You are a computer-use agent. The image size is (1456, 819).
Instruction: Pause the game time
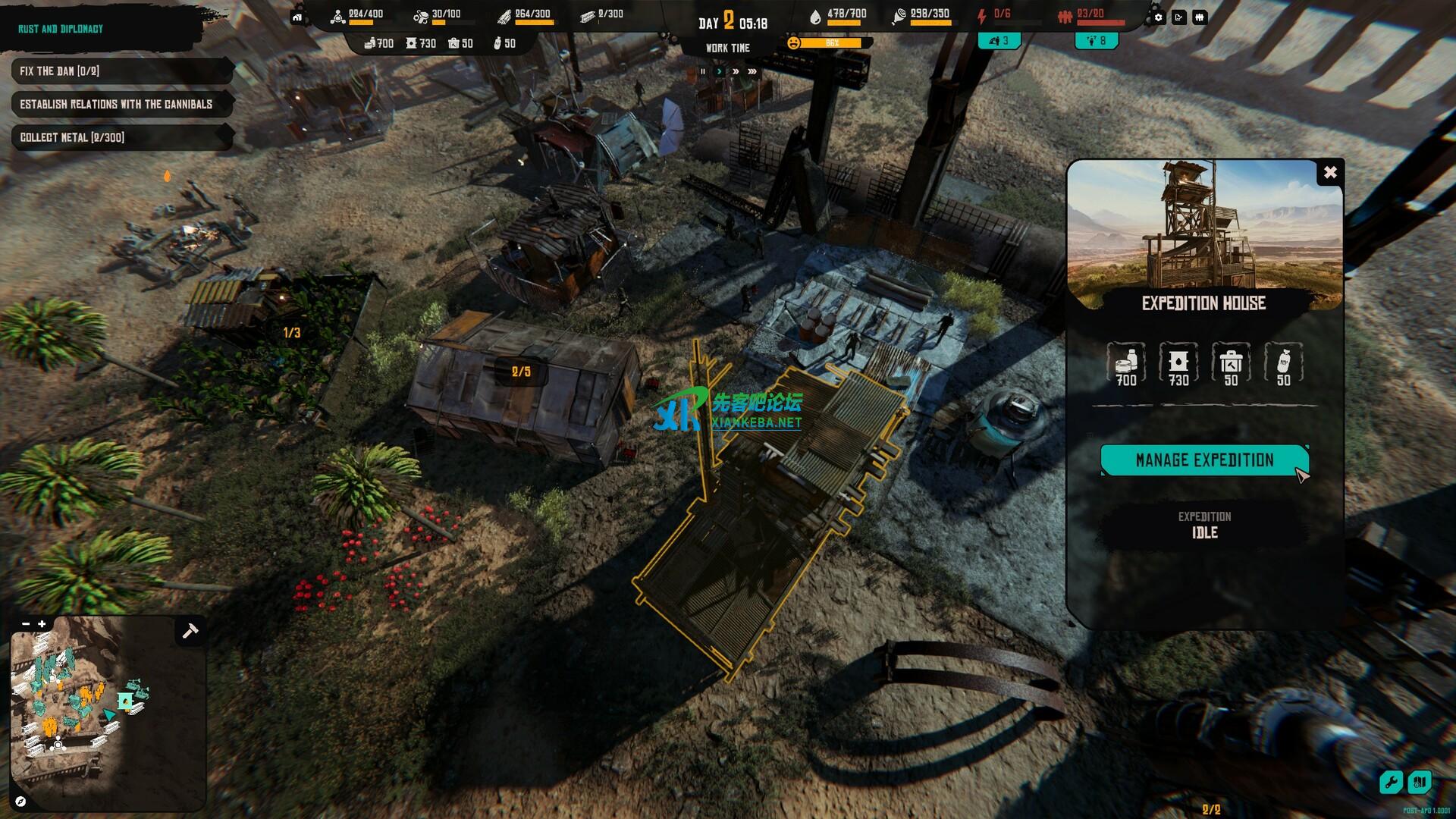[x=703, y=71]
